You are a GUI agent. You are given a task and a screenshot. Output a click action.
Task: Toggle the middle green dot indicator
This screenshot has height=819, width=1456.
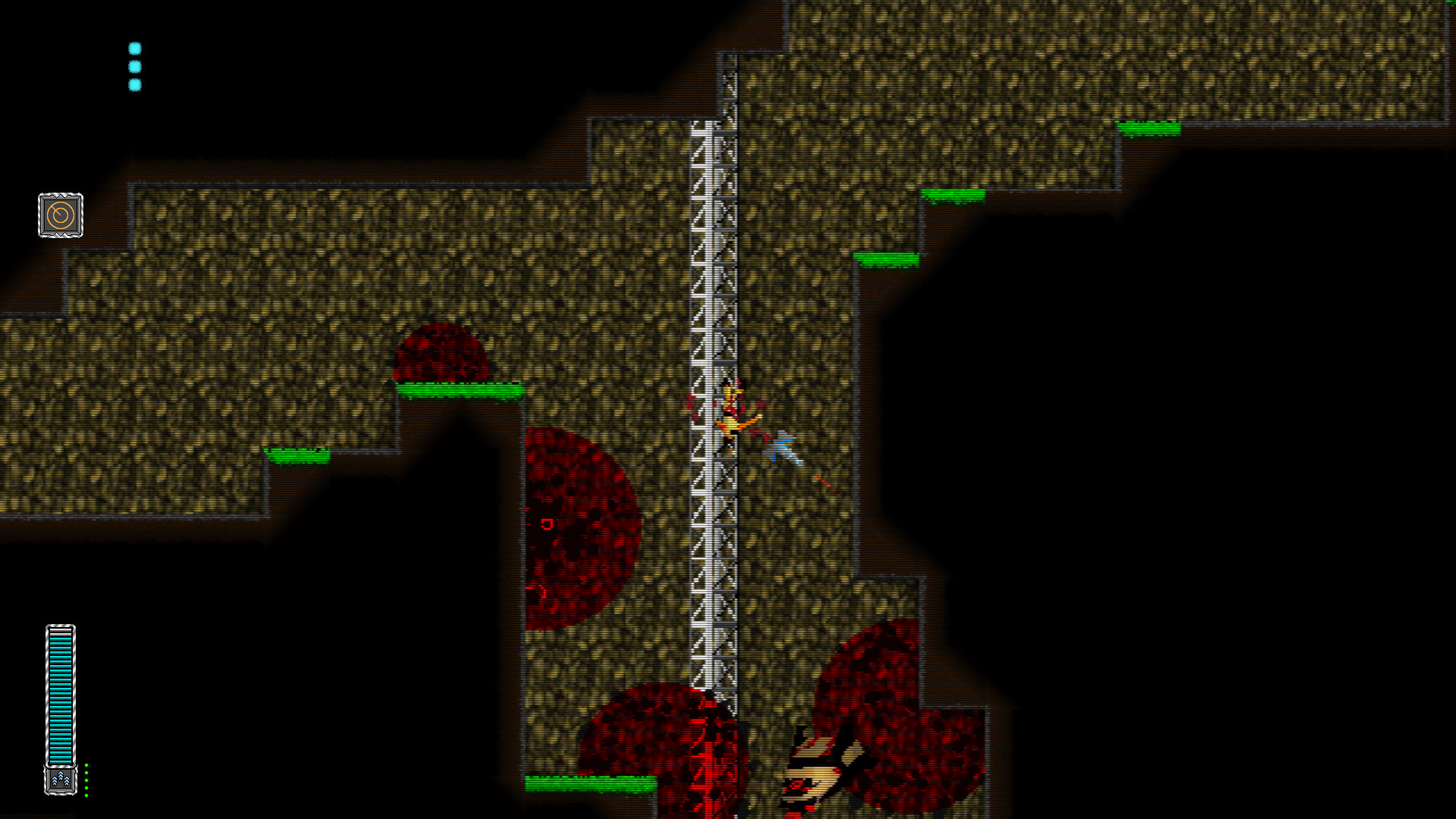click(86, 780)
